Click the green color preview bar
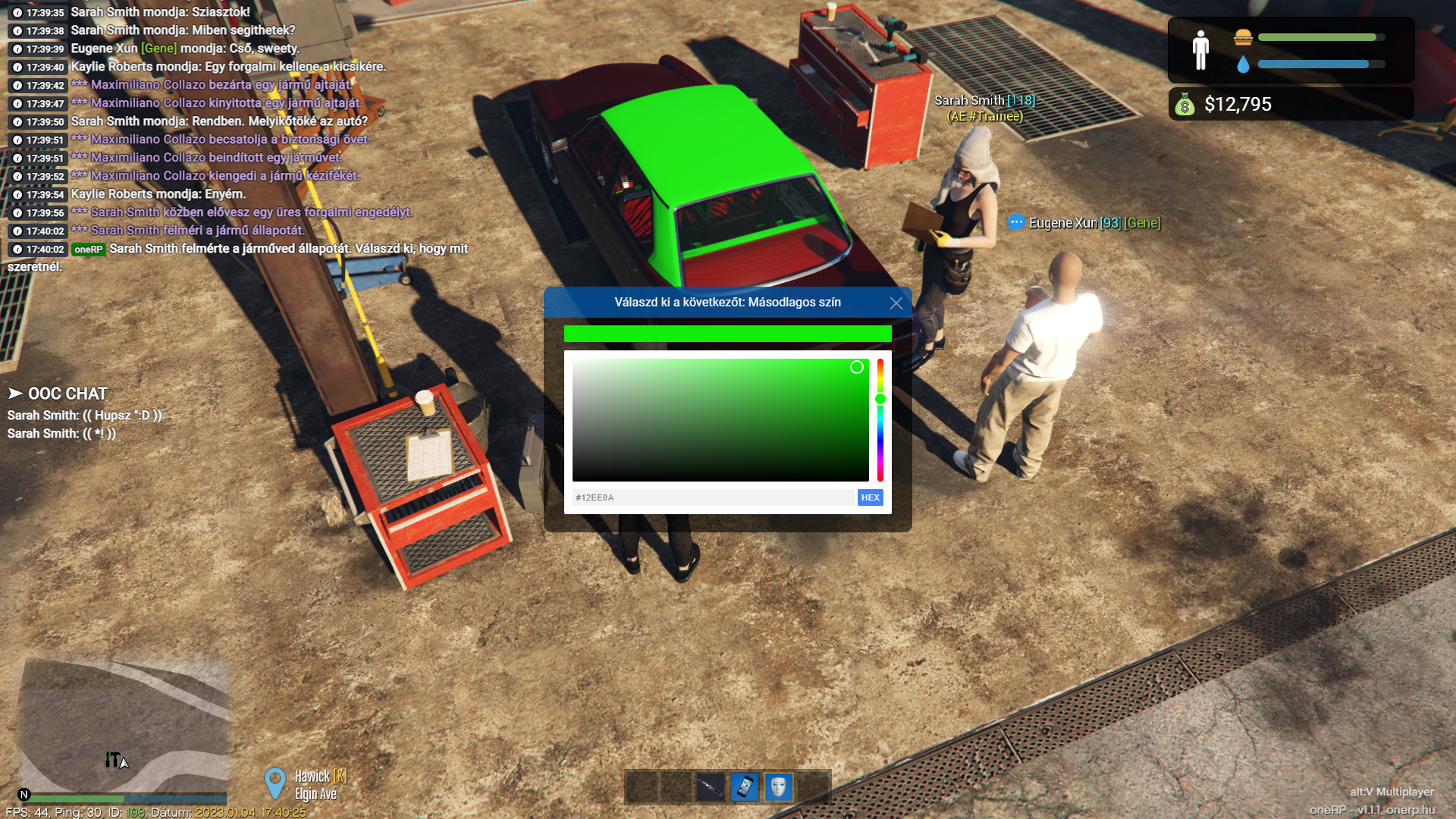Image resolution: width=1456 pixels, height=819 pixels. pos(727,334)
